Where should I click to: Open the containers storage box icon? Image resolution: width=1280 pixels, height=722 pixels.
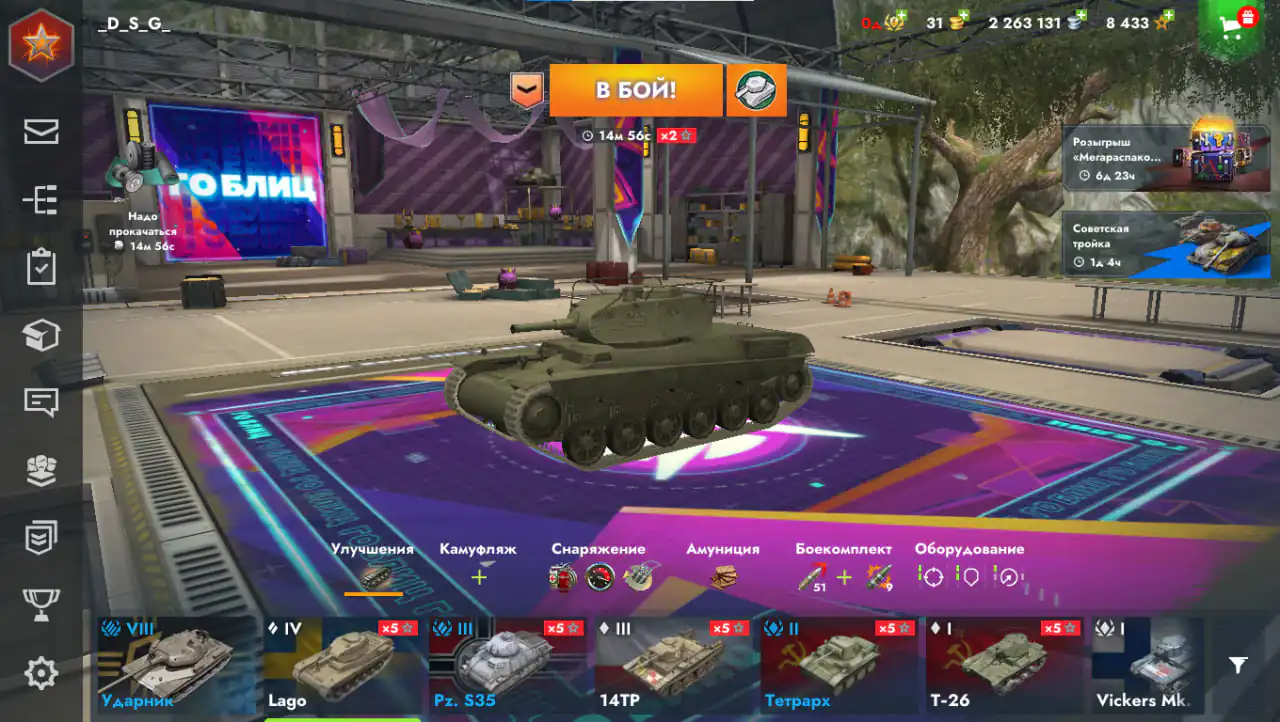coord(41,335)
